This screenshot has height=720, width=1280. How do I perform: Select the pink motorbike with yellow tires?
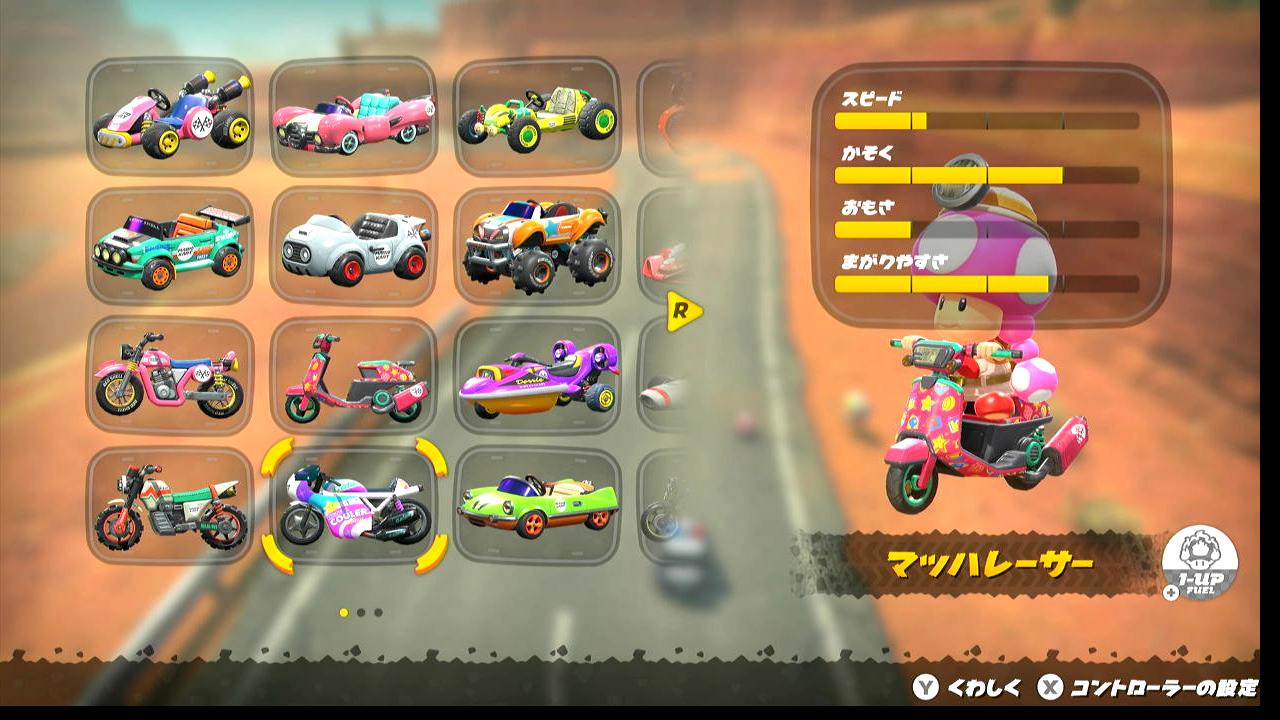[170, 376]
